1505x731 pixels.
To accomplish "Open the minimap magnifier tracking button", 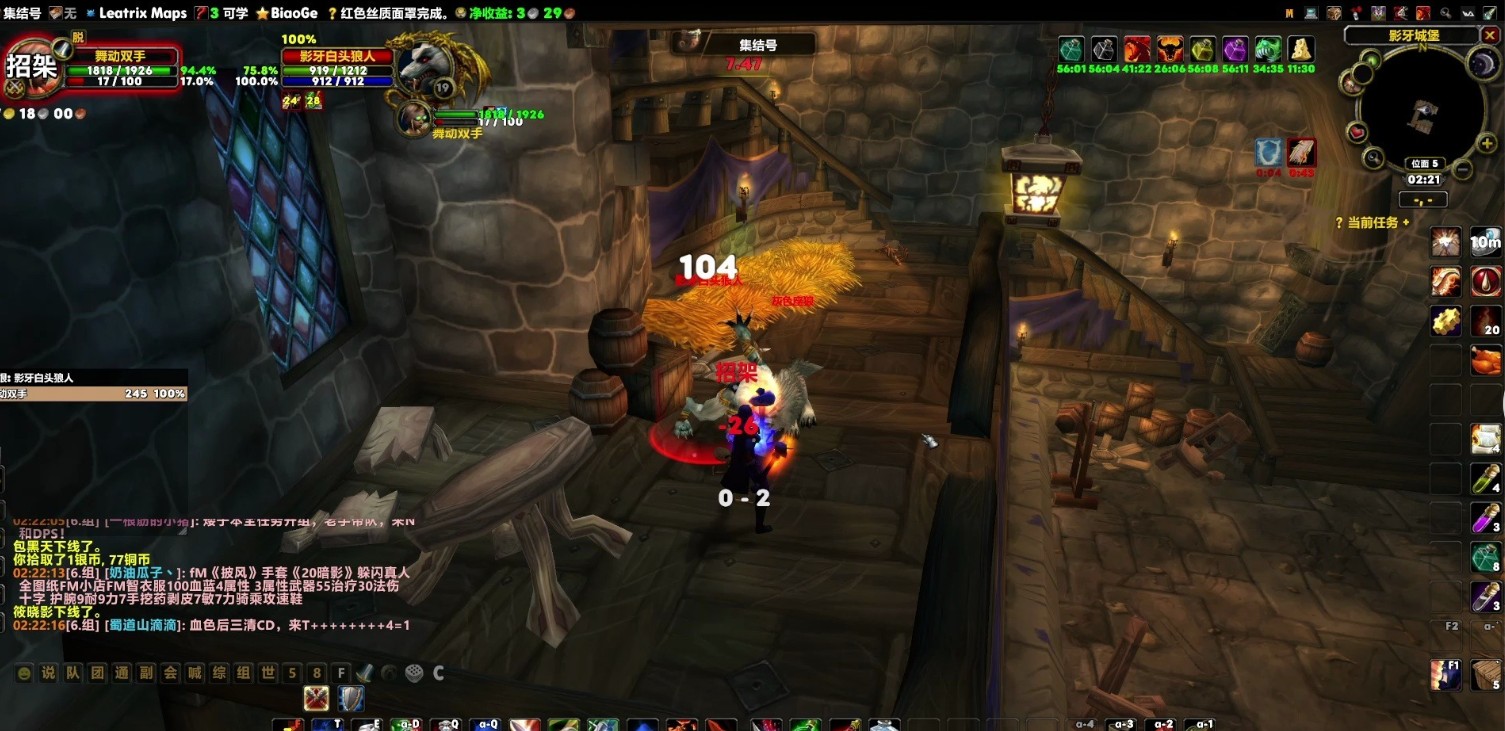I will coord(1374,157).
